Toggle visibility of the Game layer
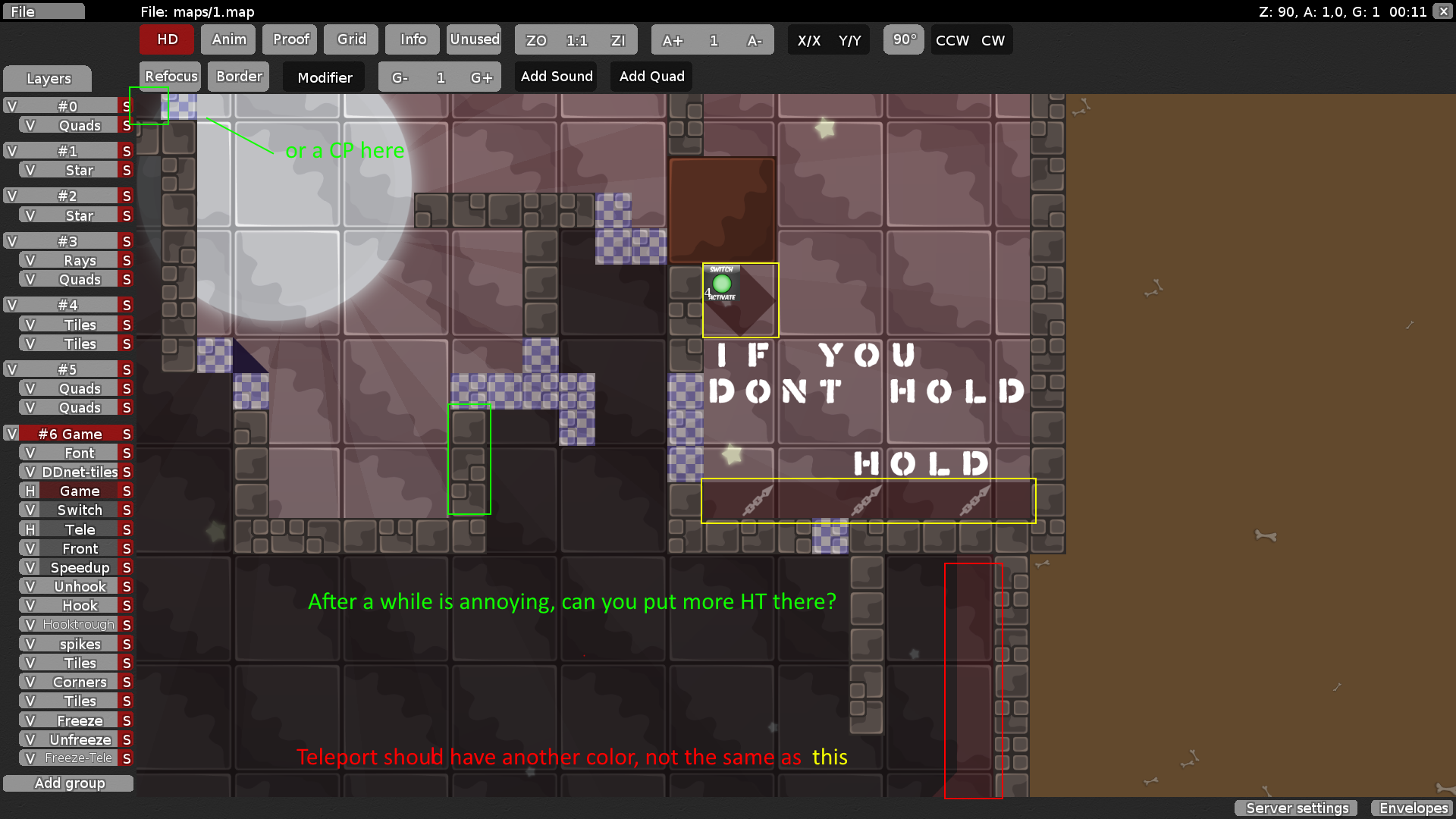This screenshot has height=819, width=1456. click(30, 491)
